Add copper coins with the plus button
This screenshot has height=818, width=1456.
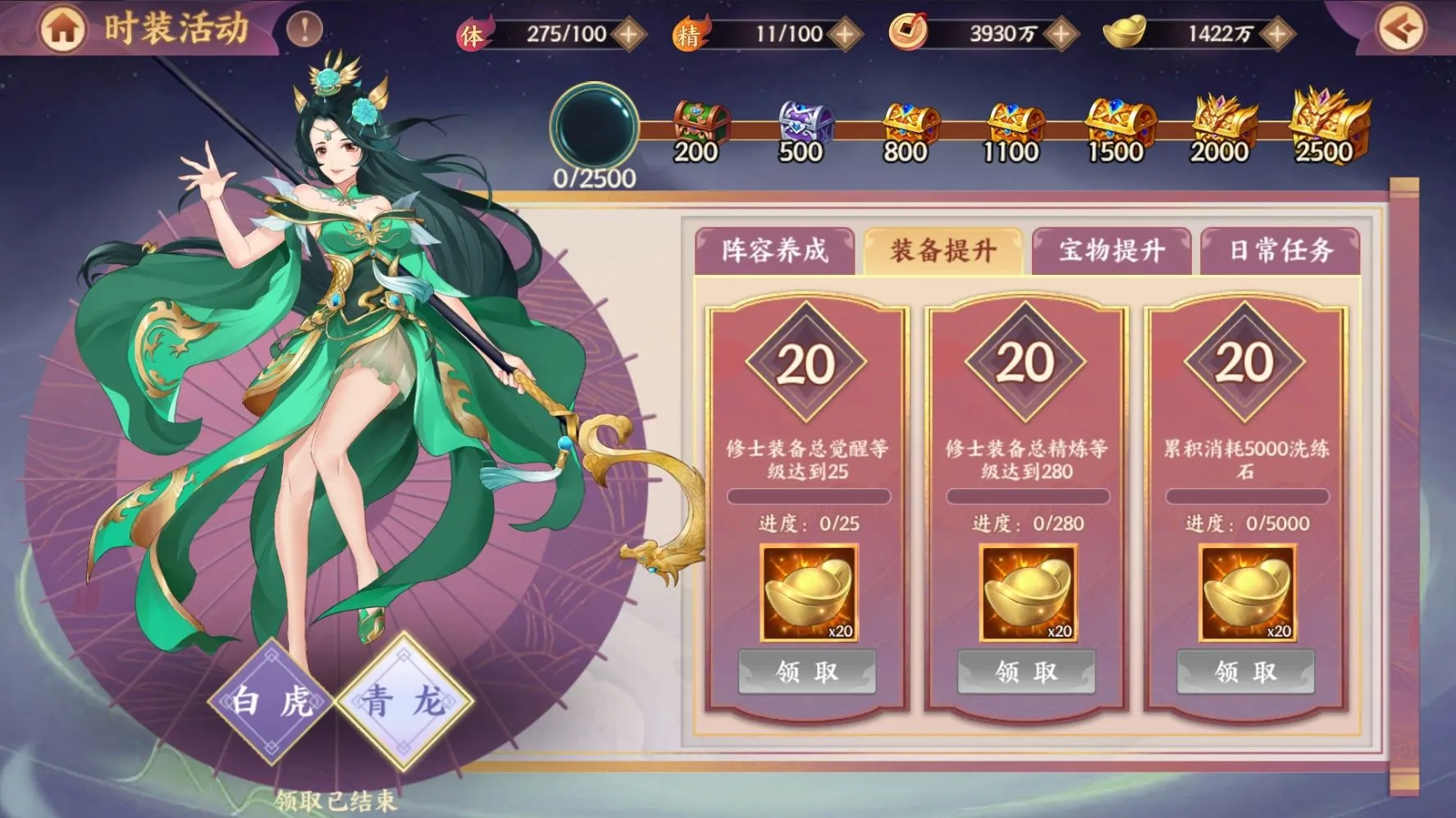[x=1061, y=34]
